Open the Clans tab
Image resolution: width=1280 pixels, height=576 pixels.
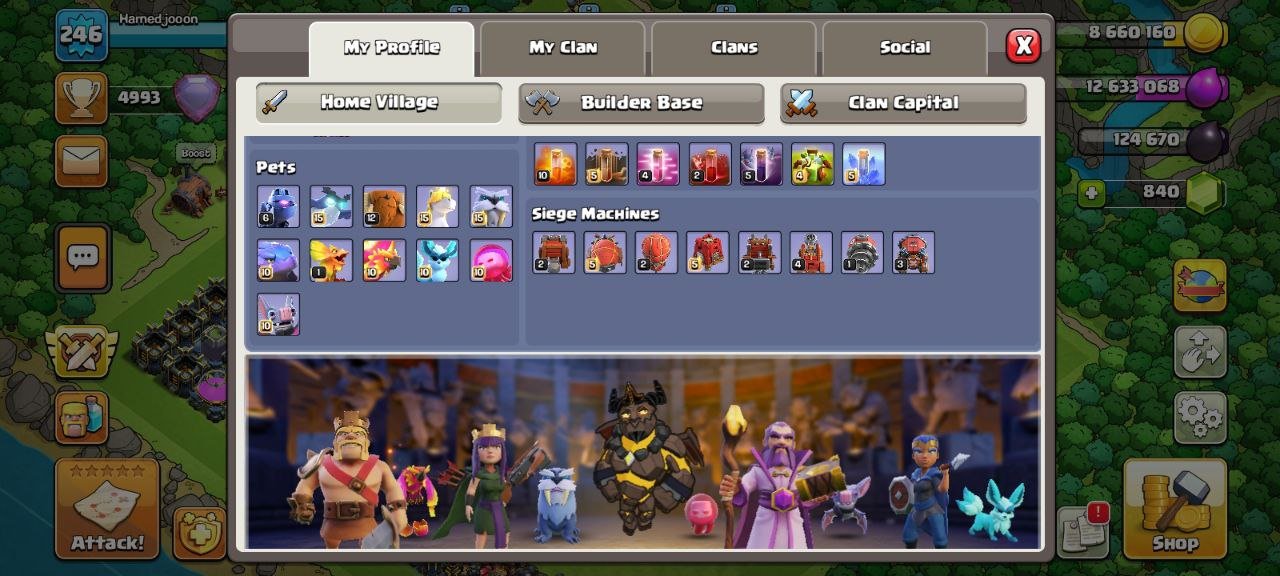[x=734, y=48]
